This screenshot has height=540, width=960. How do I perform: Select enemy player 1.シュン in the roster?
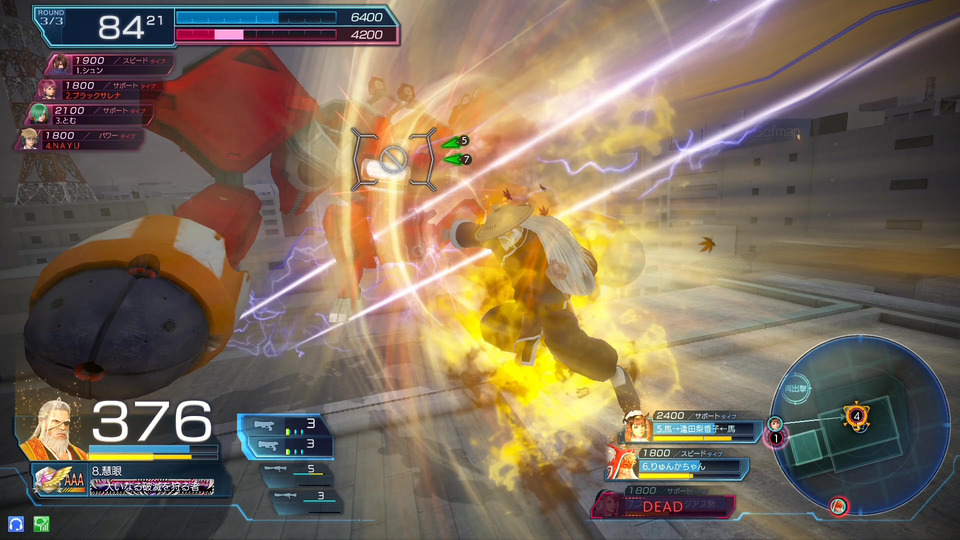click(x=108, y=64)
